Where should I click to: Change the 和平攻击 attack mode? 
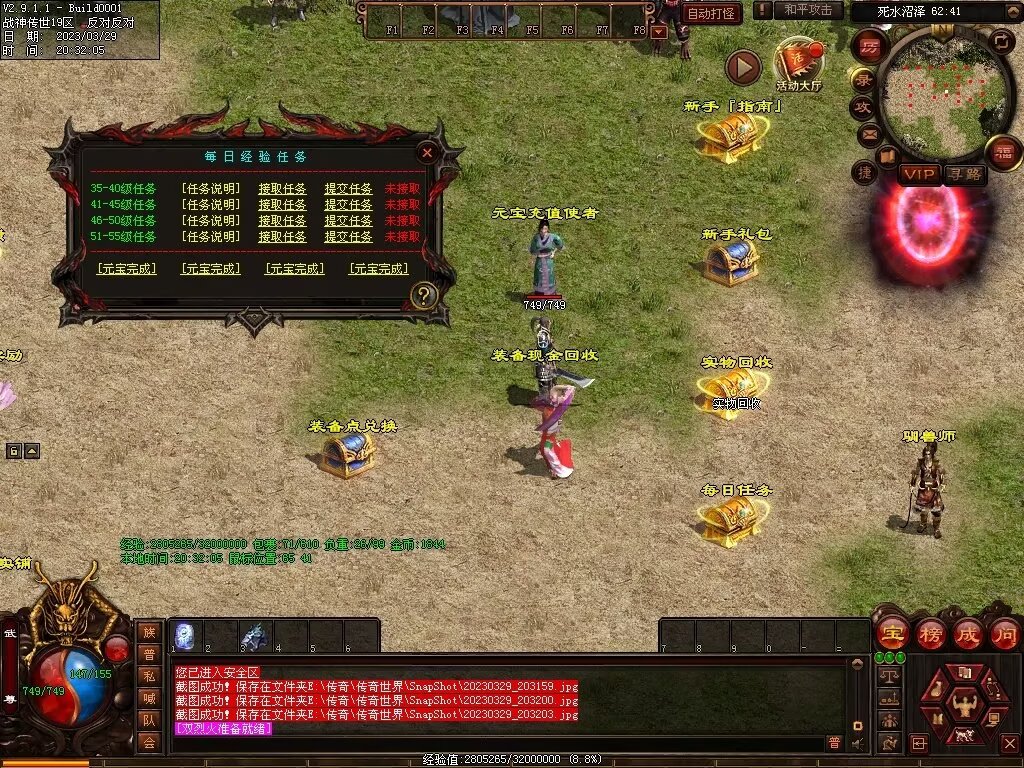coord(808,10)
